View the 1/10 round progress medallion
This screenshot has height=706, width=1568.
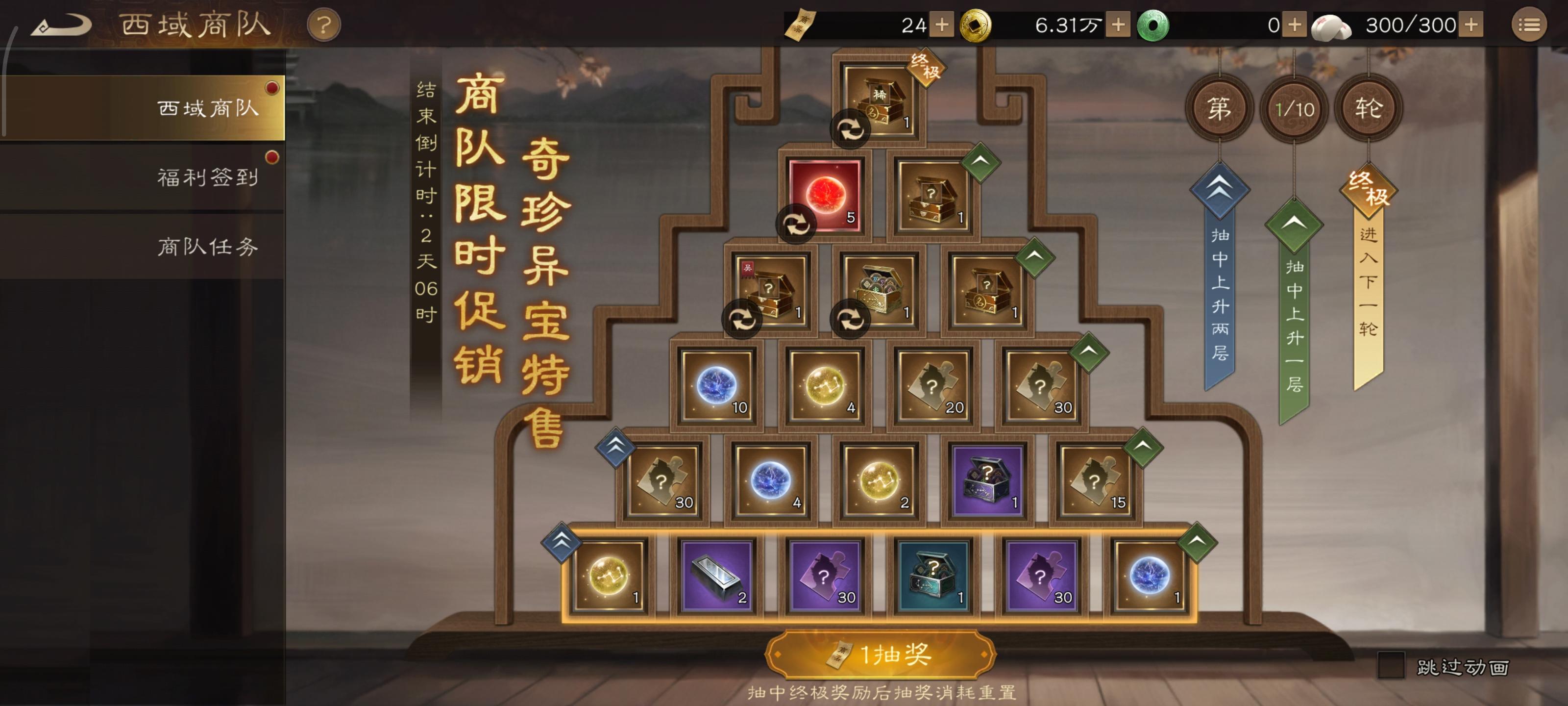click(x=1295, y=108)
